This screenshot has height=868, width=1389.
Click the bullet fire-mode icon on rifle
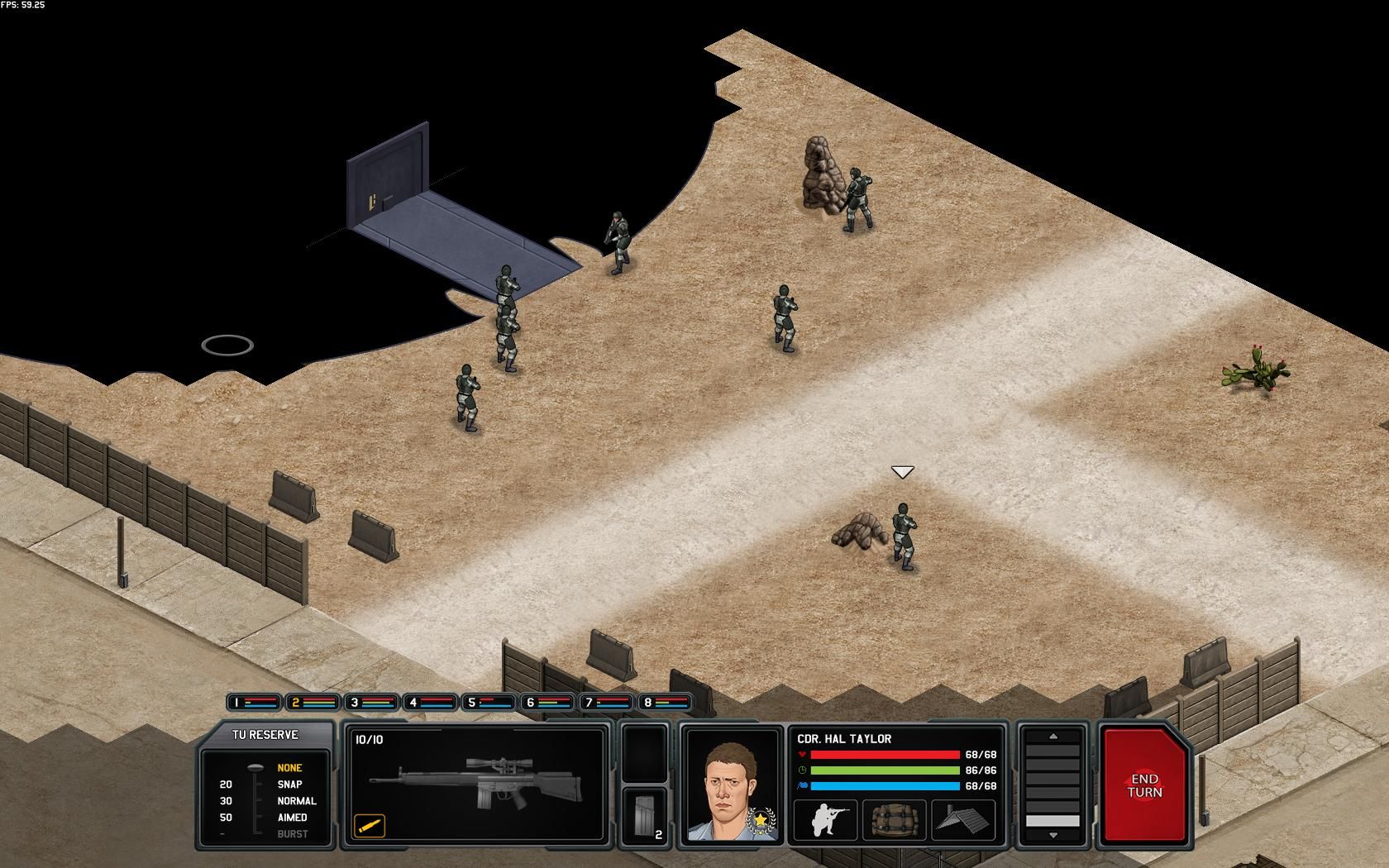pos(370,824)
